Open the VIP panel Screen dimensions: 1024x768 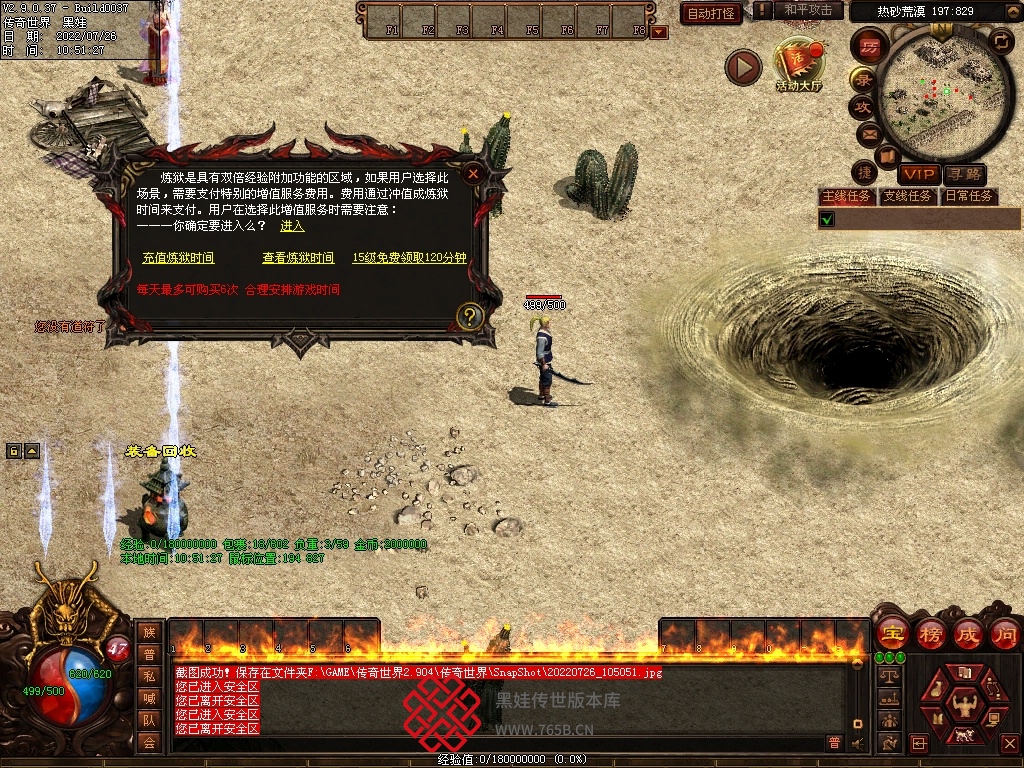(917, 175)
